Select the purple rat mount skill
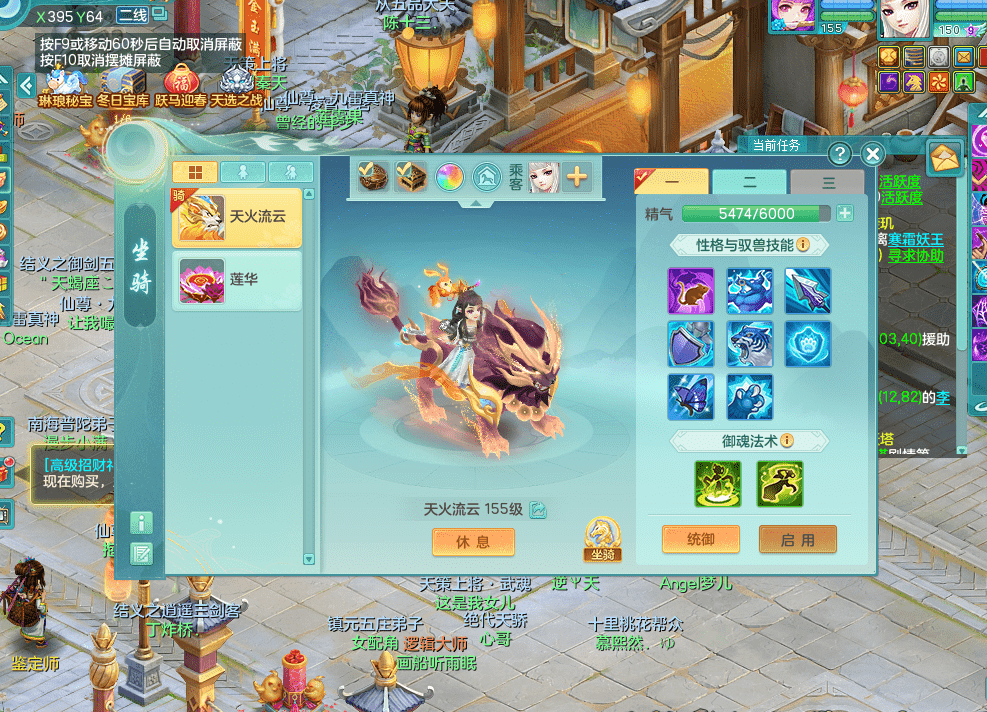 (x=691, y=291)
